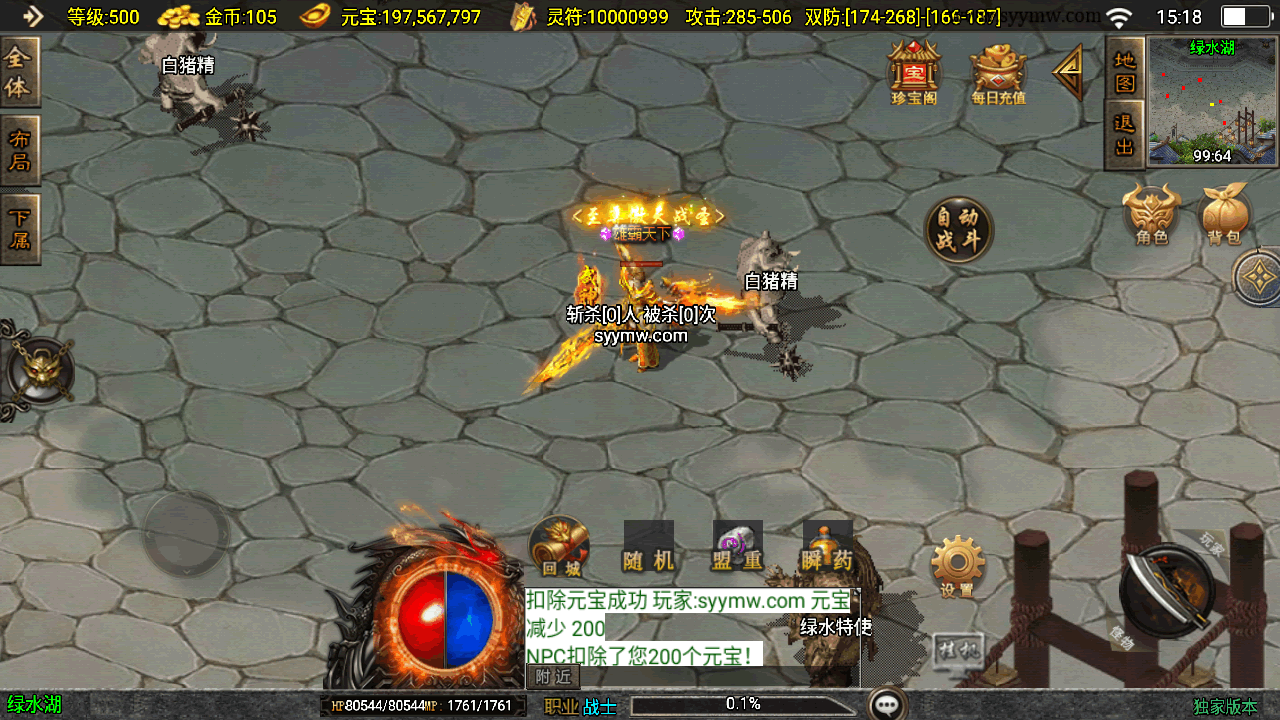The height and width of the screenshot is (720, 1280).
Task: Click the chained golden skull icon
Action: point(38,372)
